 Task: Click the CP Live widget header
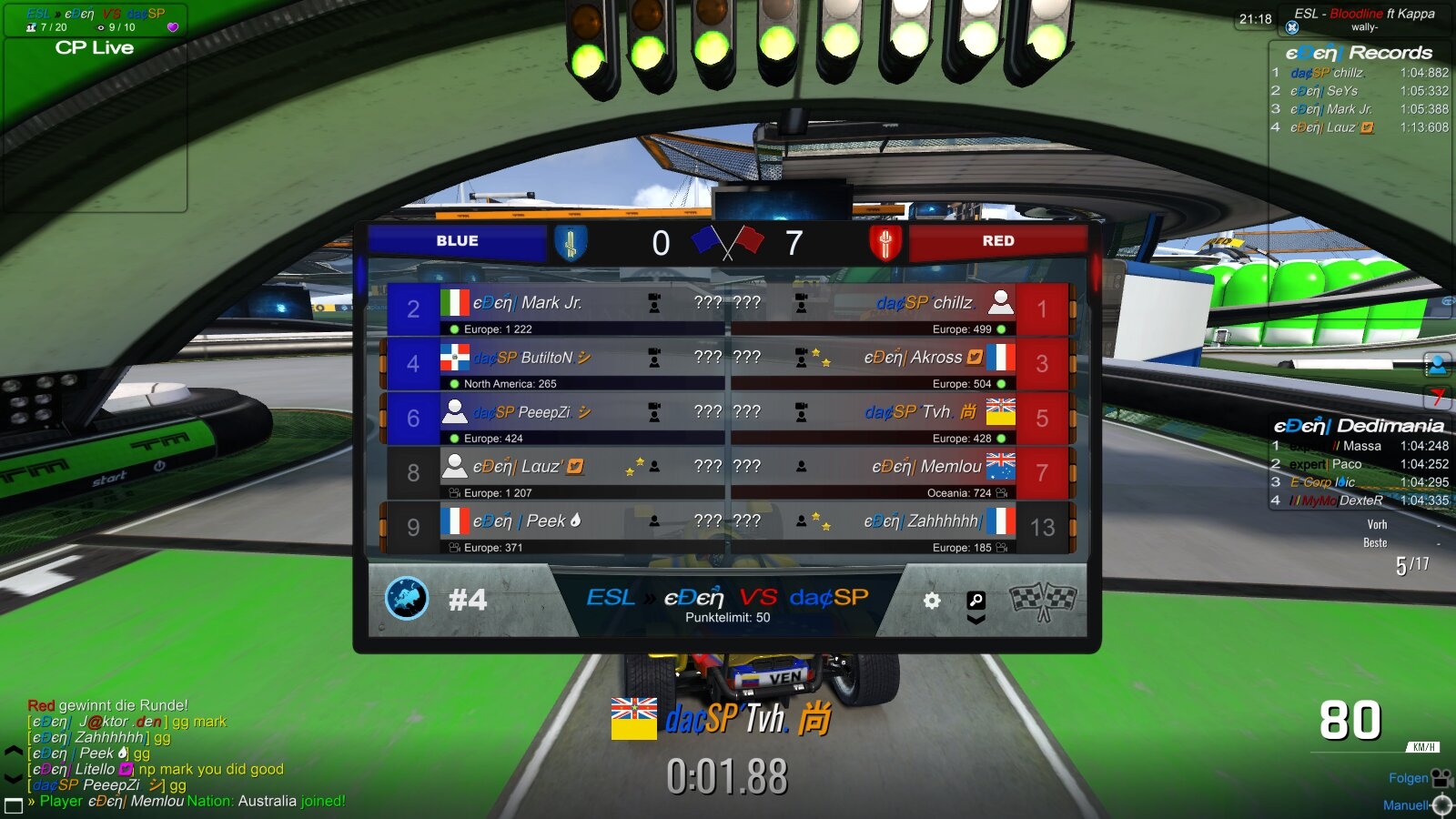pos(95,48)
